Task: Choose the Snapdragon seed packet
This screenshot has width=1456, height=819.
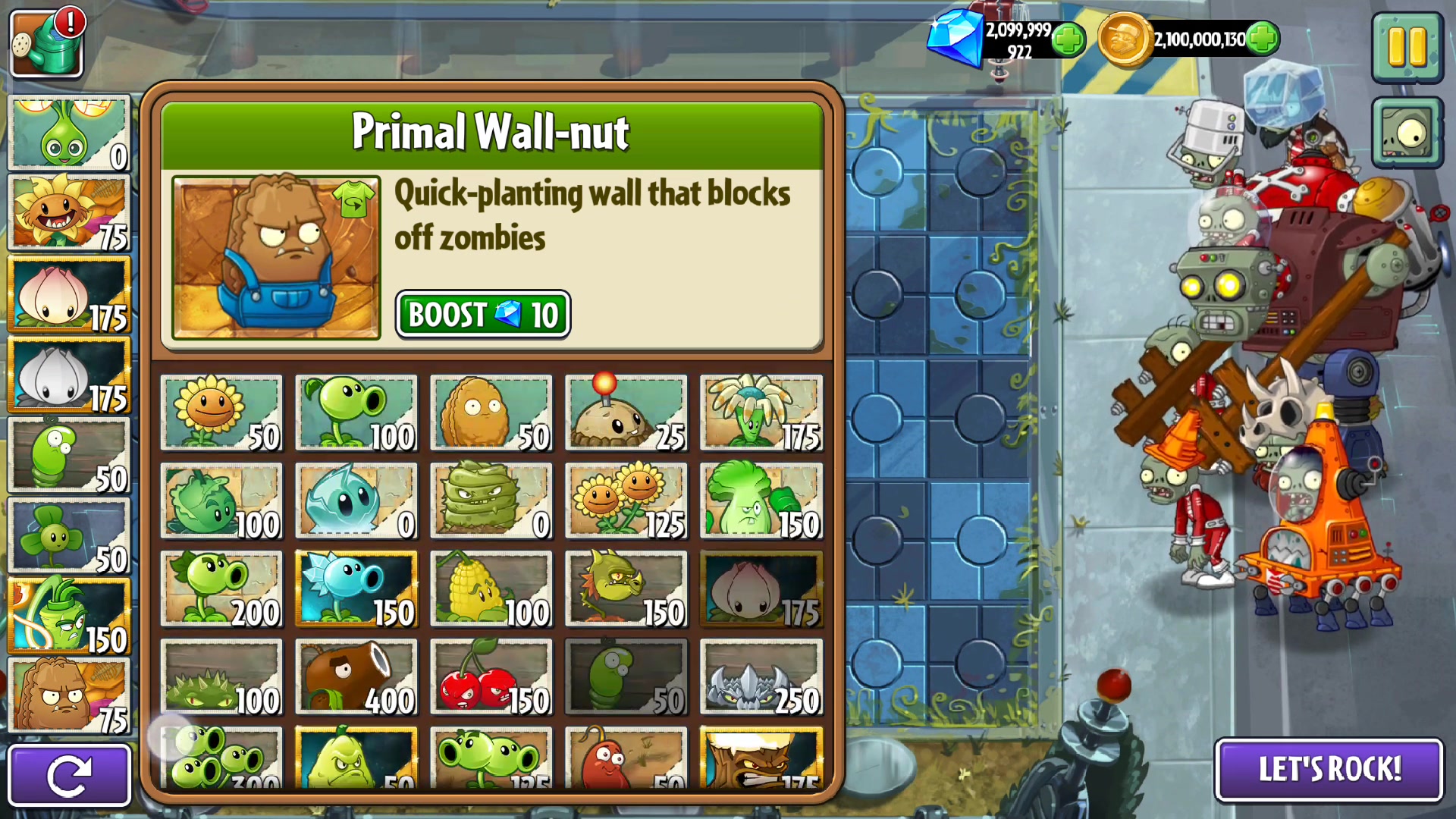Action: 626,589
